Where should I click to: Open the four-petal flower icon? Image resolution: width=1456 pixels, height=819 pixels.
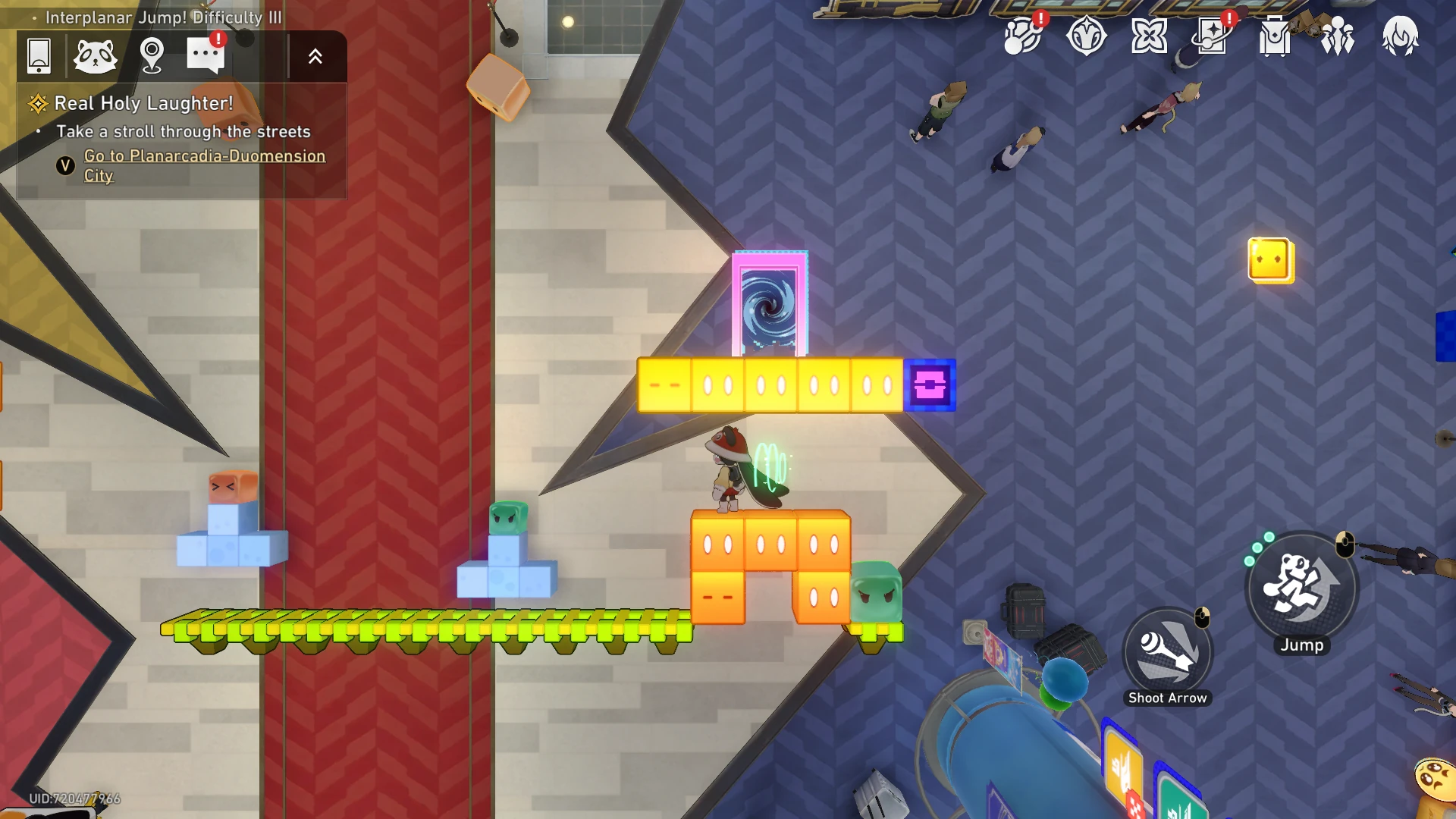(1149, 36)
